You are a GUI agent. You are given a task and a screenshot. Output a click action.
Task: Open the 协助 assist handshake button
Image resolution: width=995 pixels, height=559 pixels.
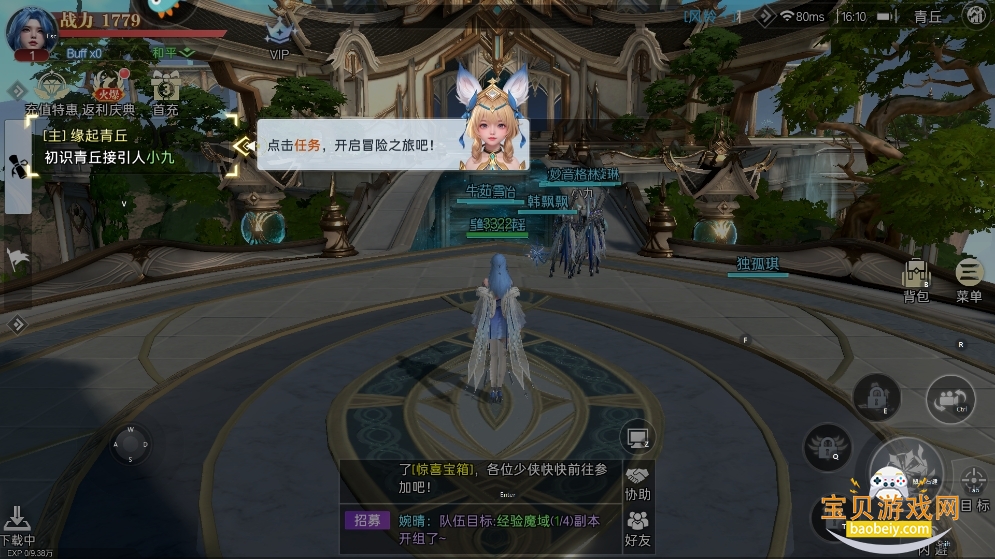pyautogui.click(x=637, y=482)
